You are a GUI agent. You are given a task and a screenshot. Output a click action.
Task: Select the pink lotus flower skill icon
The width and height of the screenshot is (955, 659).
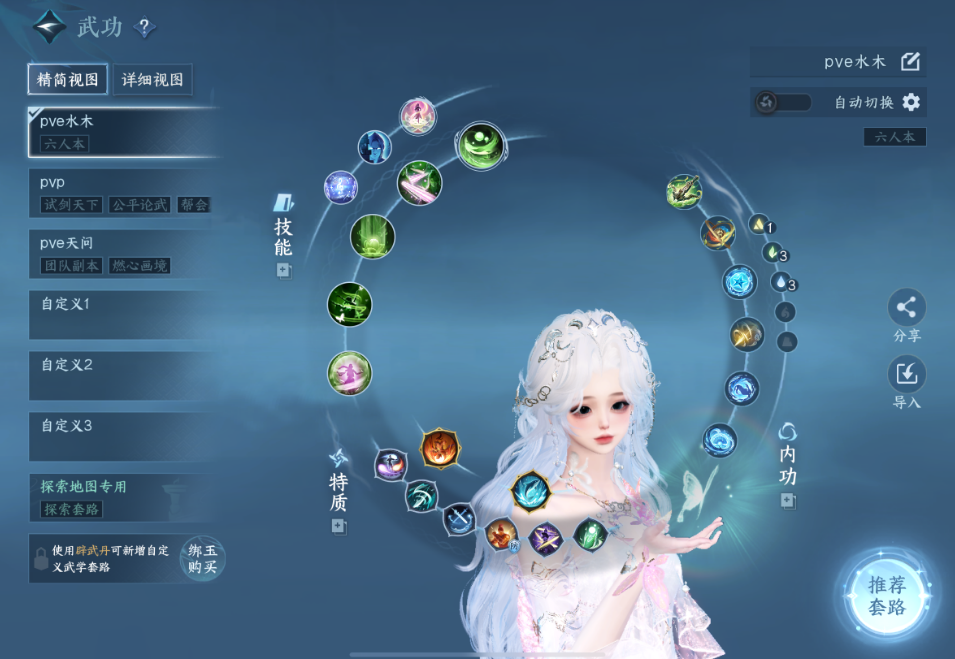(416, 115)
